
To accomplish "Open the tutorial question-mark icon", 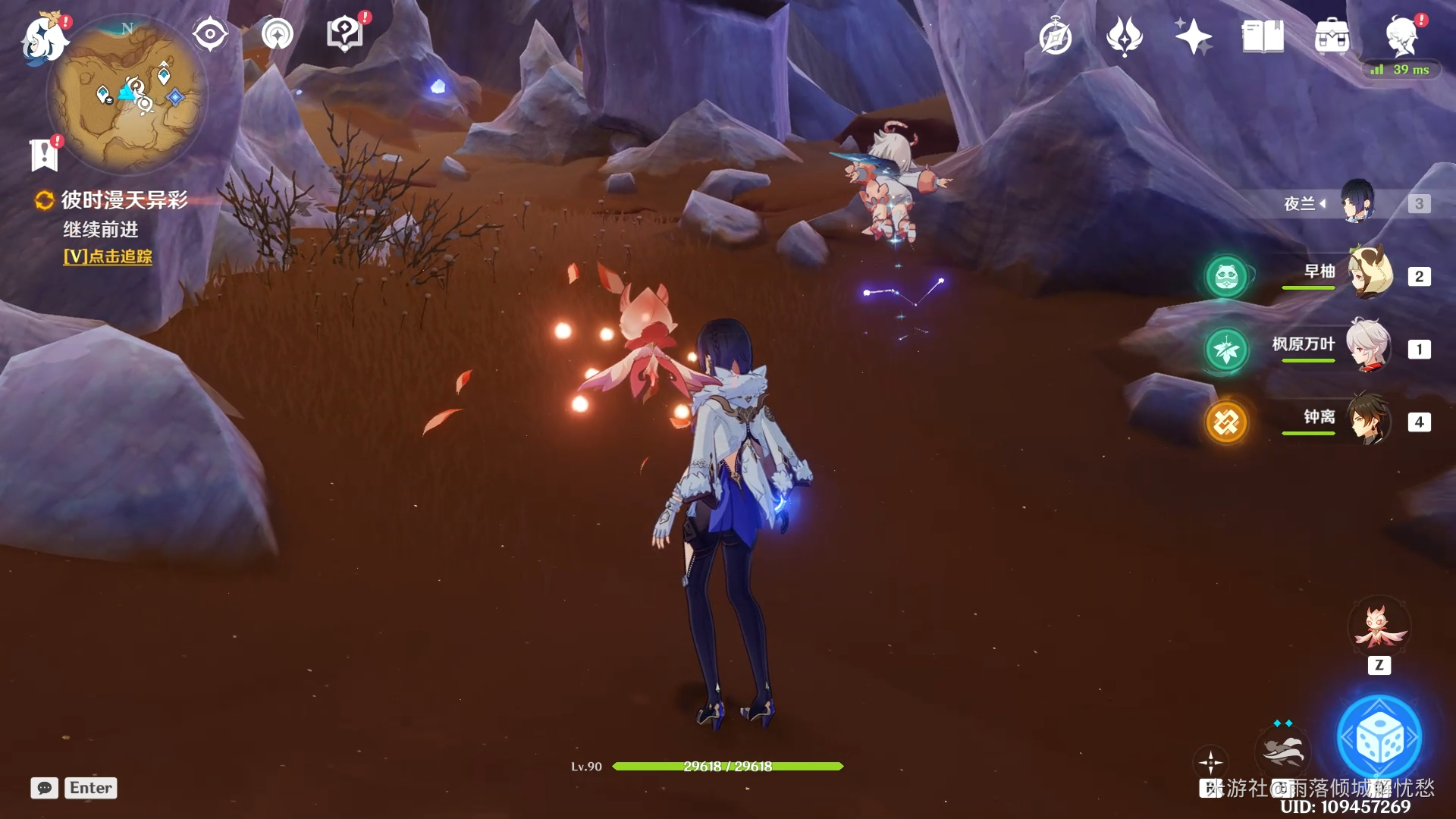I will (x=345, y=34).
